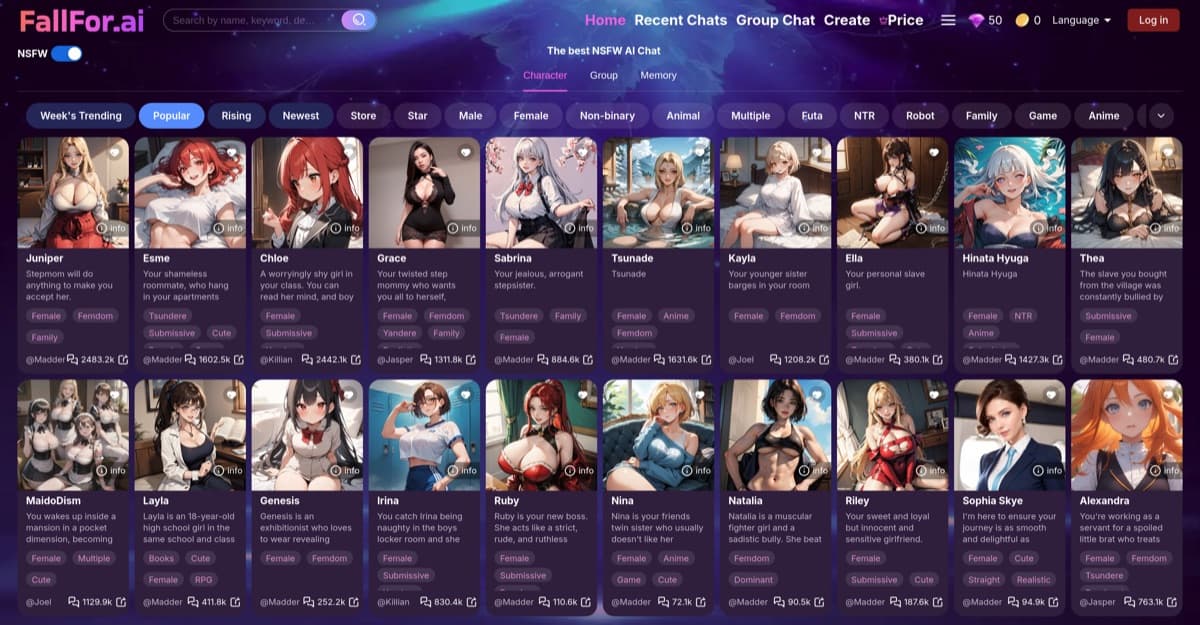Select the Rising category filter
1200x625 pixels.
coord(236,116)
